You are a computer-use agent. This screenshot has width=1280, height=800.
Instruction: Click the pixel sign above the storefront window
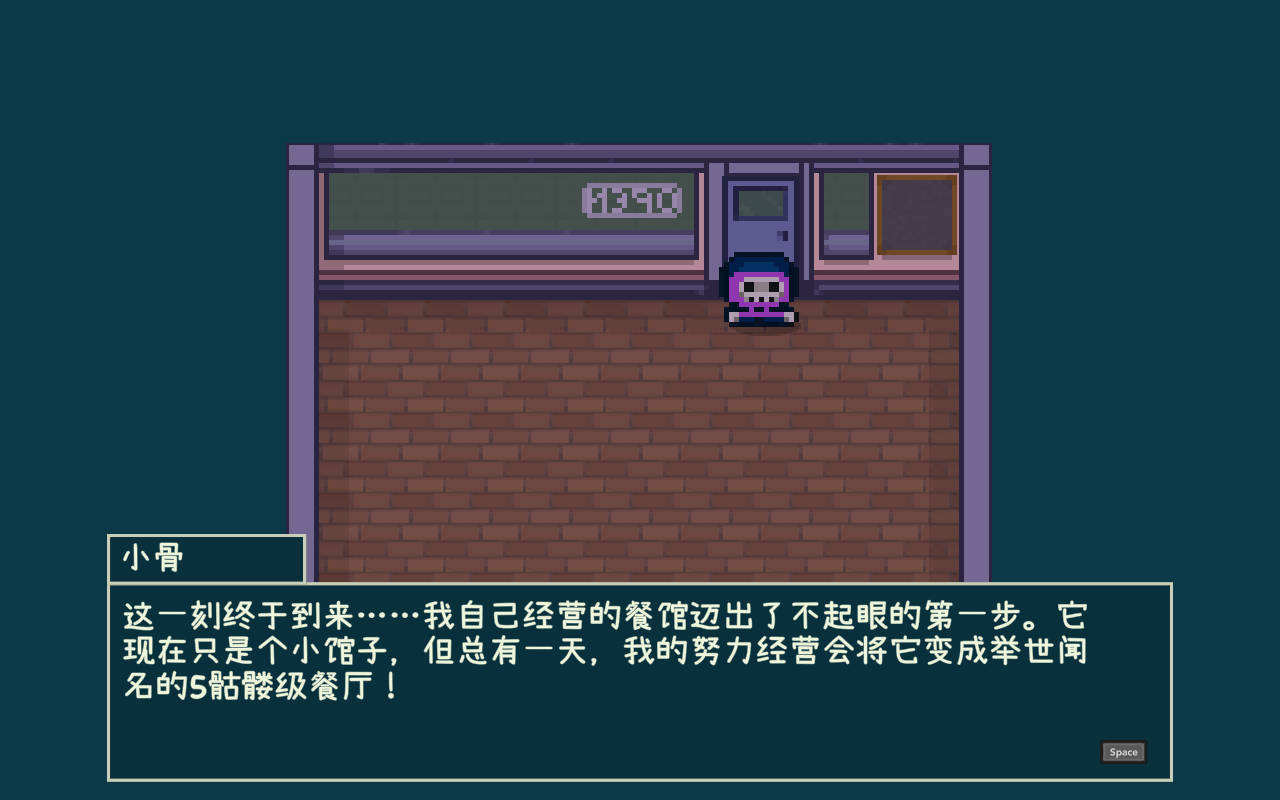coord(632,200)
